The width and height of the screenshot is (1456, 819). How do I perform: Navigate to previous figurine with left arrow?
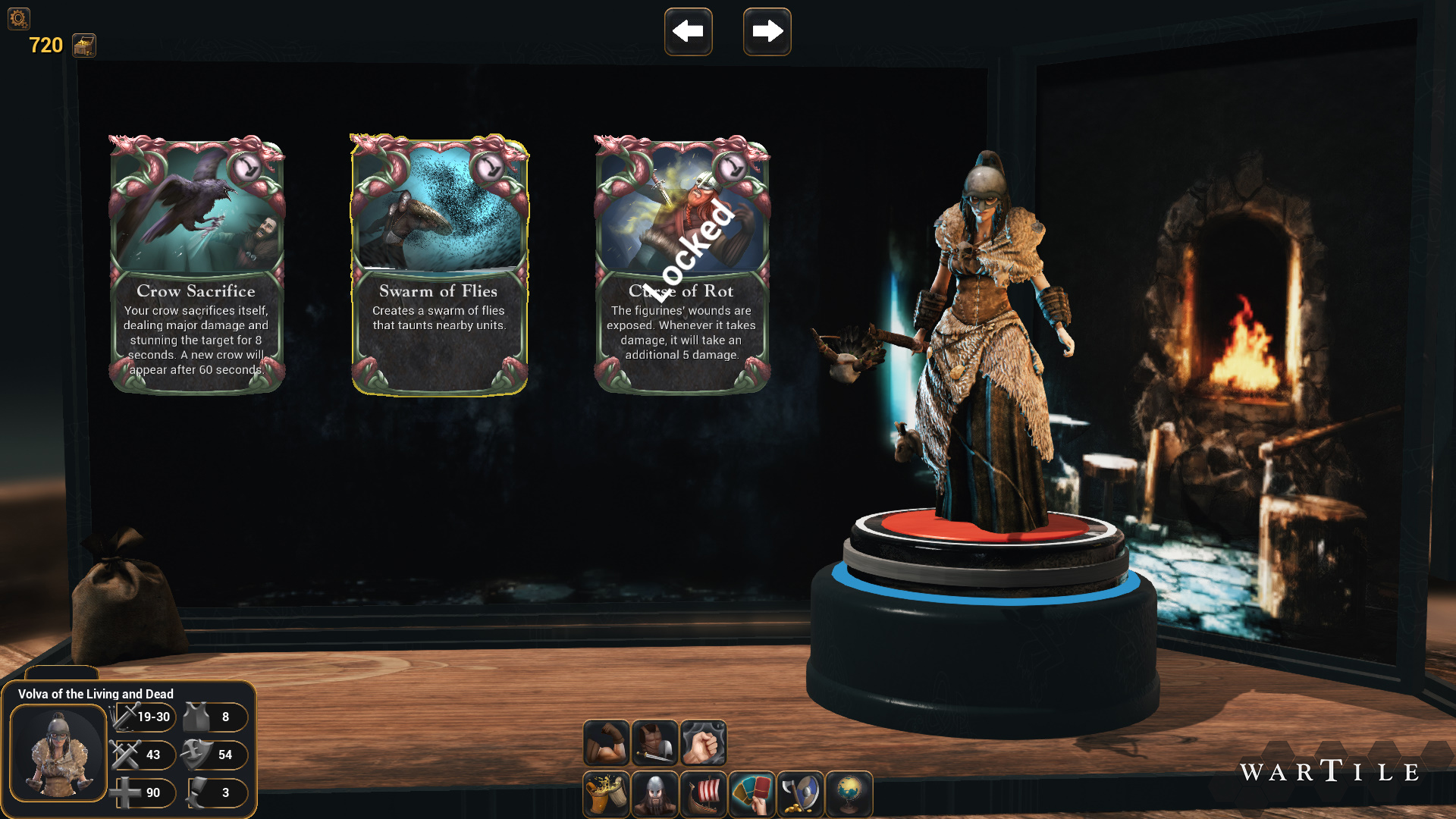pyautogui.click(x=688, y=32)
